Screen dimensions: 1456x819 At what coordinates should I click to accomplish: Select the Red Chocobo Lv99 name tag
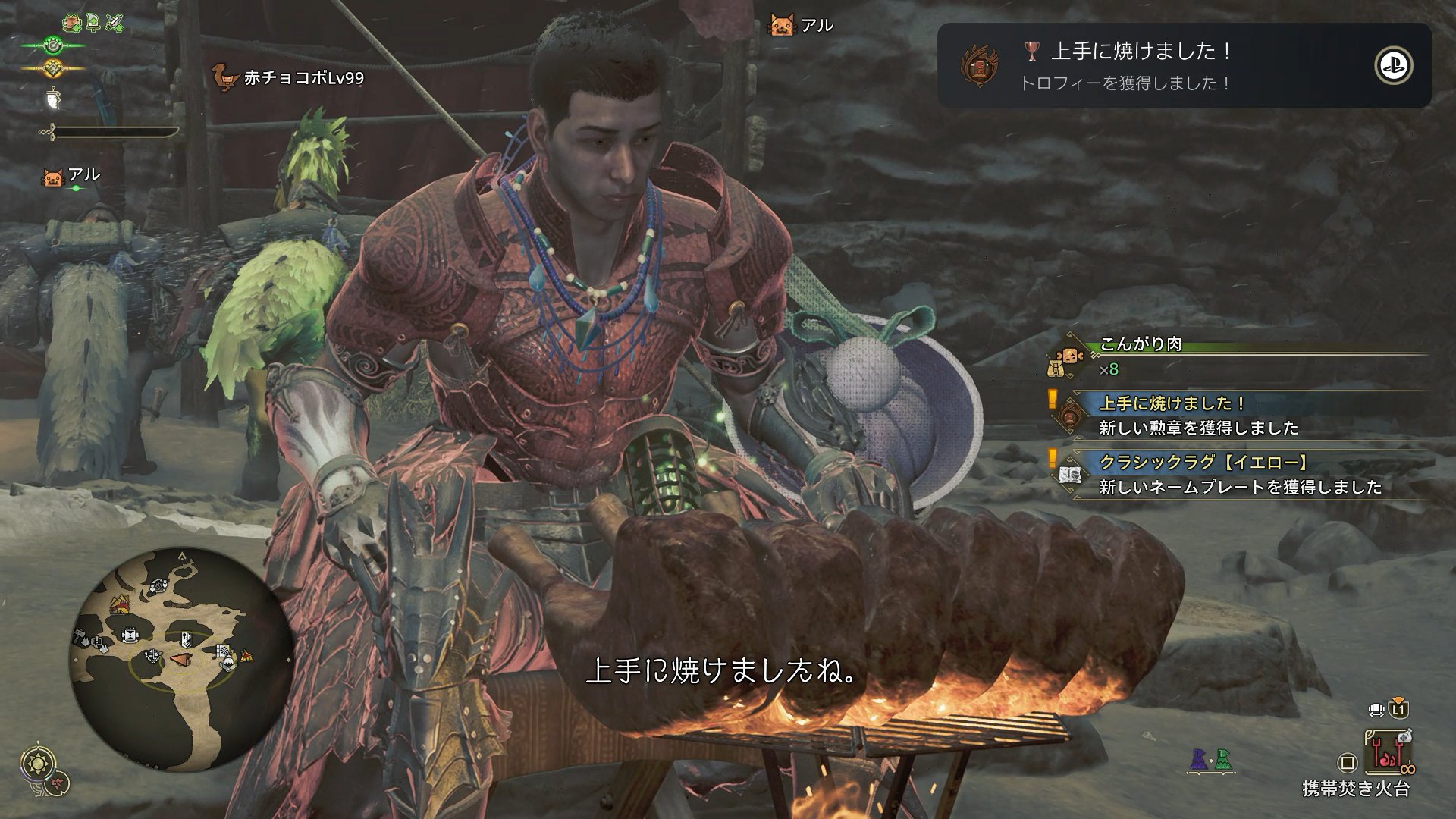[289, 77]
